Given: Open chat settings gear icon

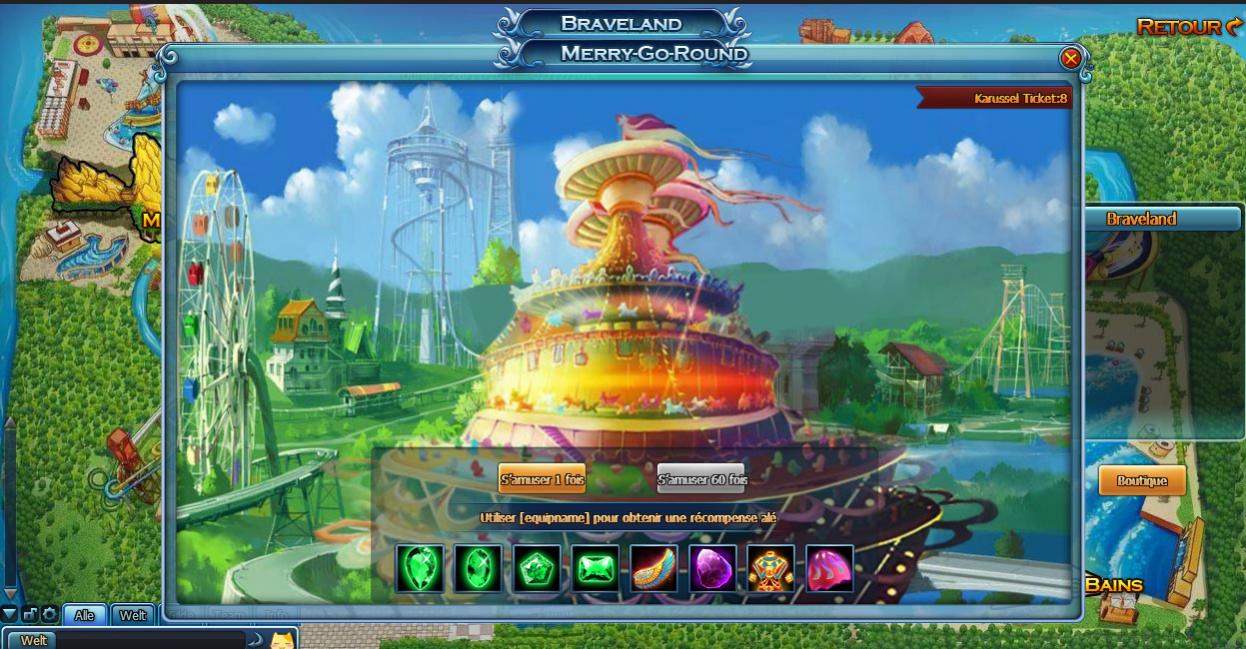Looking at the screenshot, I should (49, 614).
